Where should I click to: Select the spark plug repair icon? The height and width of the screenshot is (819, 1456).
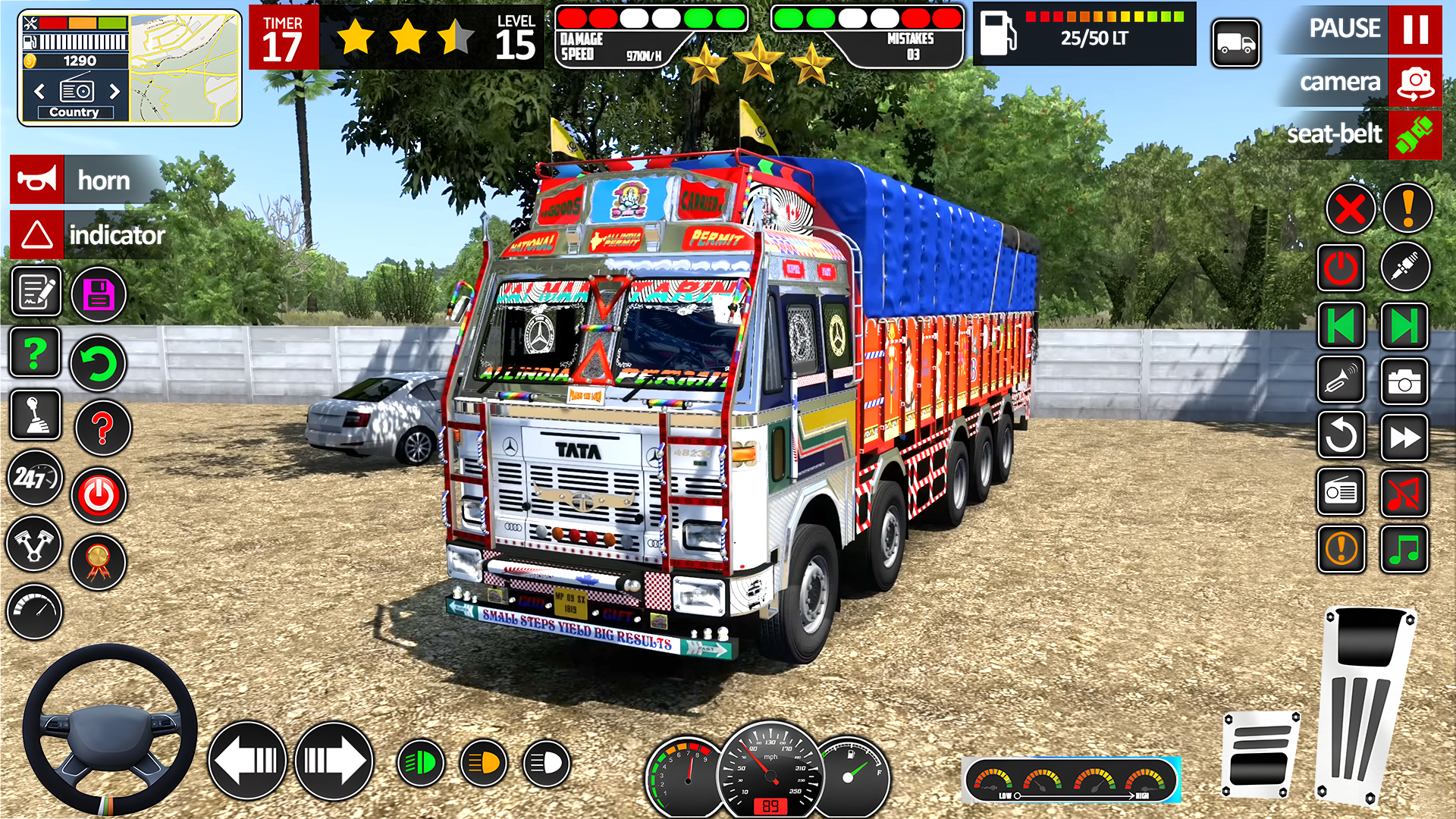point(1404,266)
